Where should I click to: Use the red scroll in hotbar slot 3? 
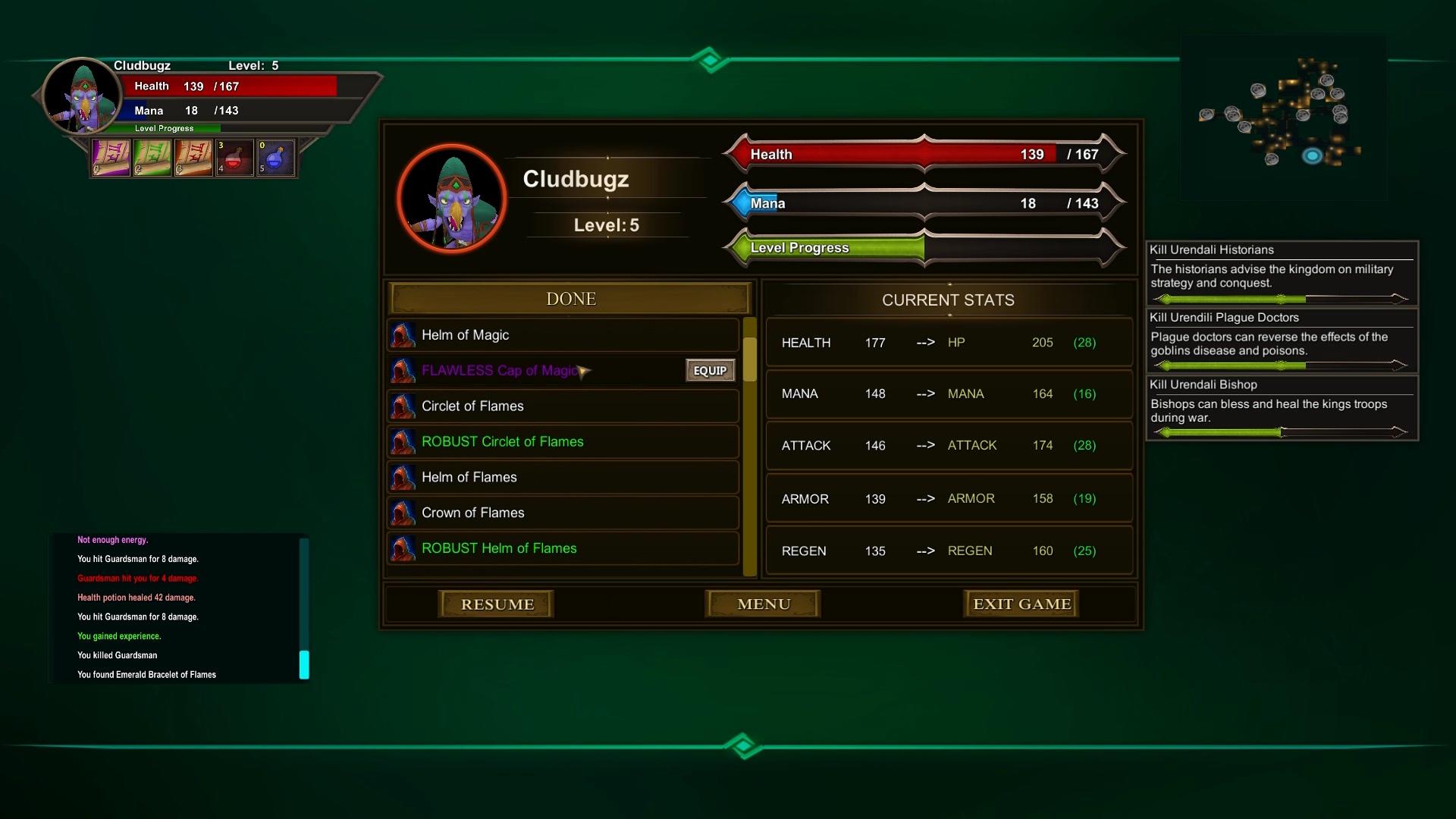(193, 157)
